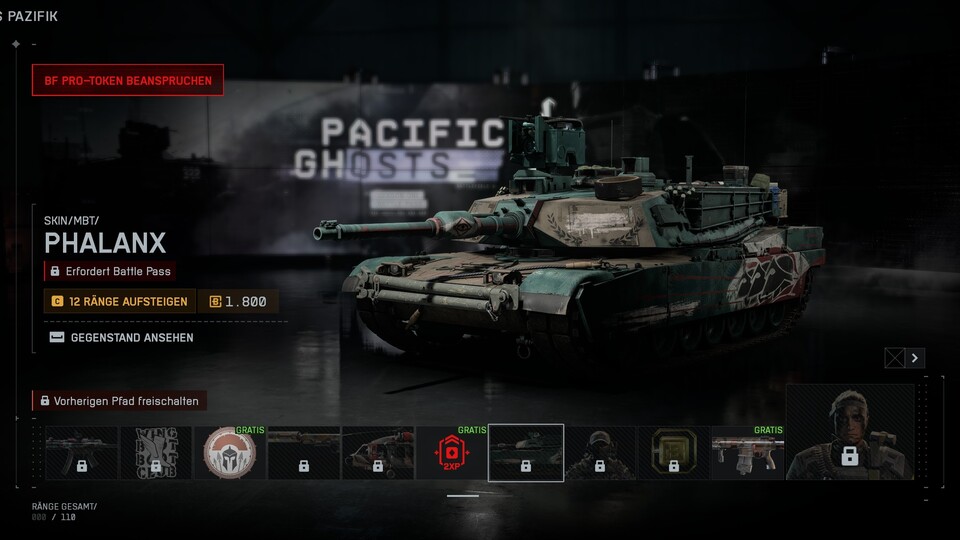960x540 pixels.
Task: Go to next page with right arrow
Action: tap(915, 358)
